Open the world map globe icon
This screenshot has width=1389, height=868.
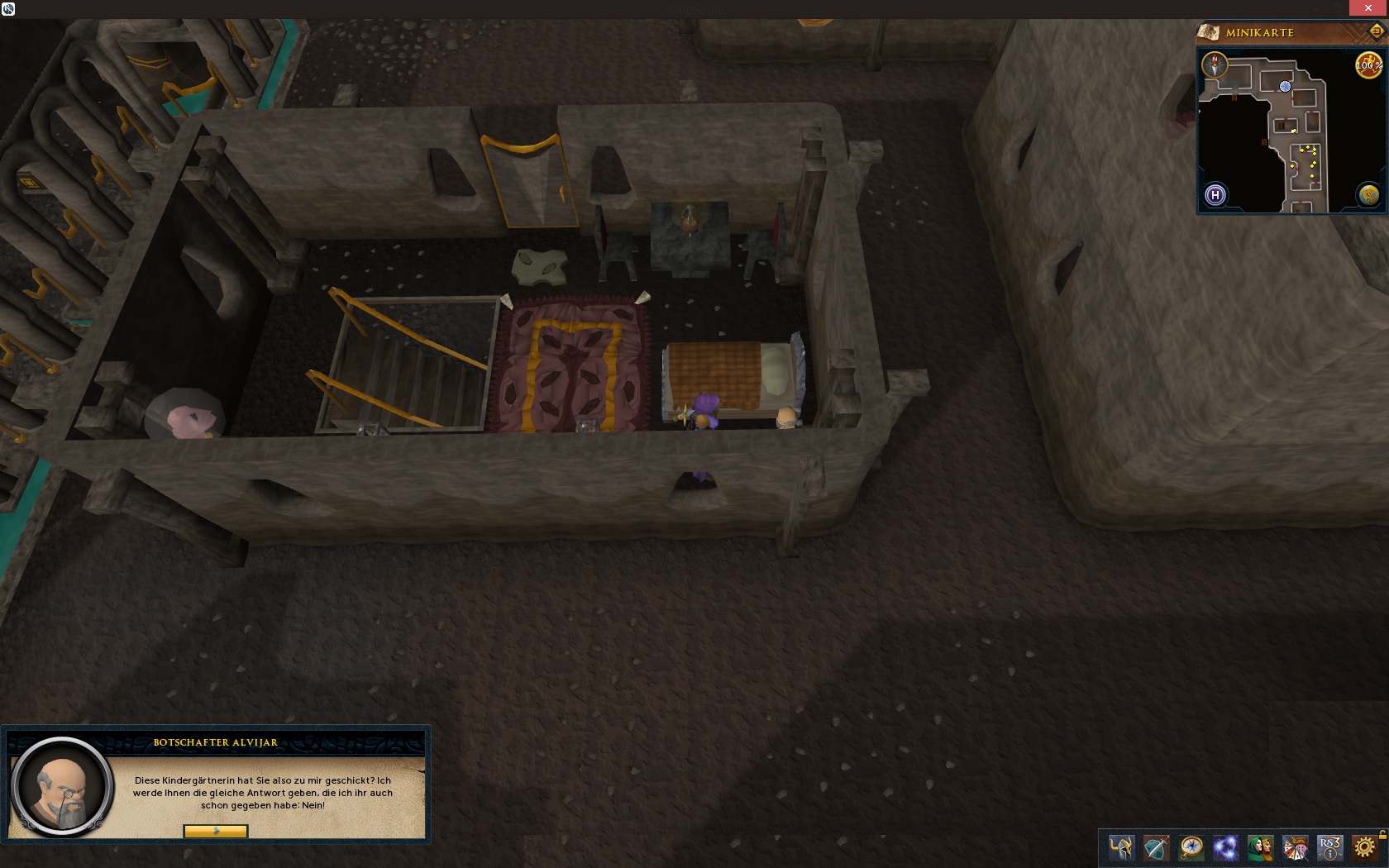pyautogui.click(x=1369, y=195)
